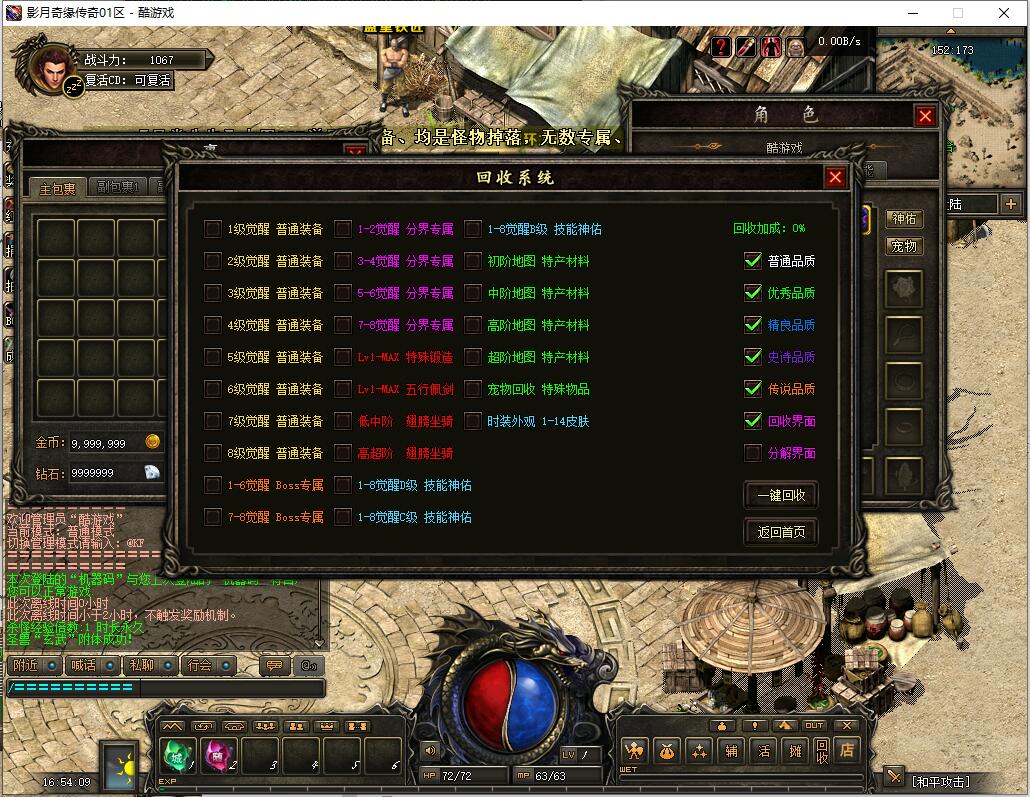Open the 店 shop button

pos(847,750)
